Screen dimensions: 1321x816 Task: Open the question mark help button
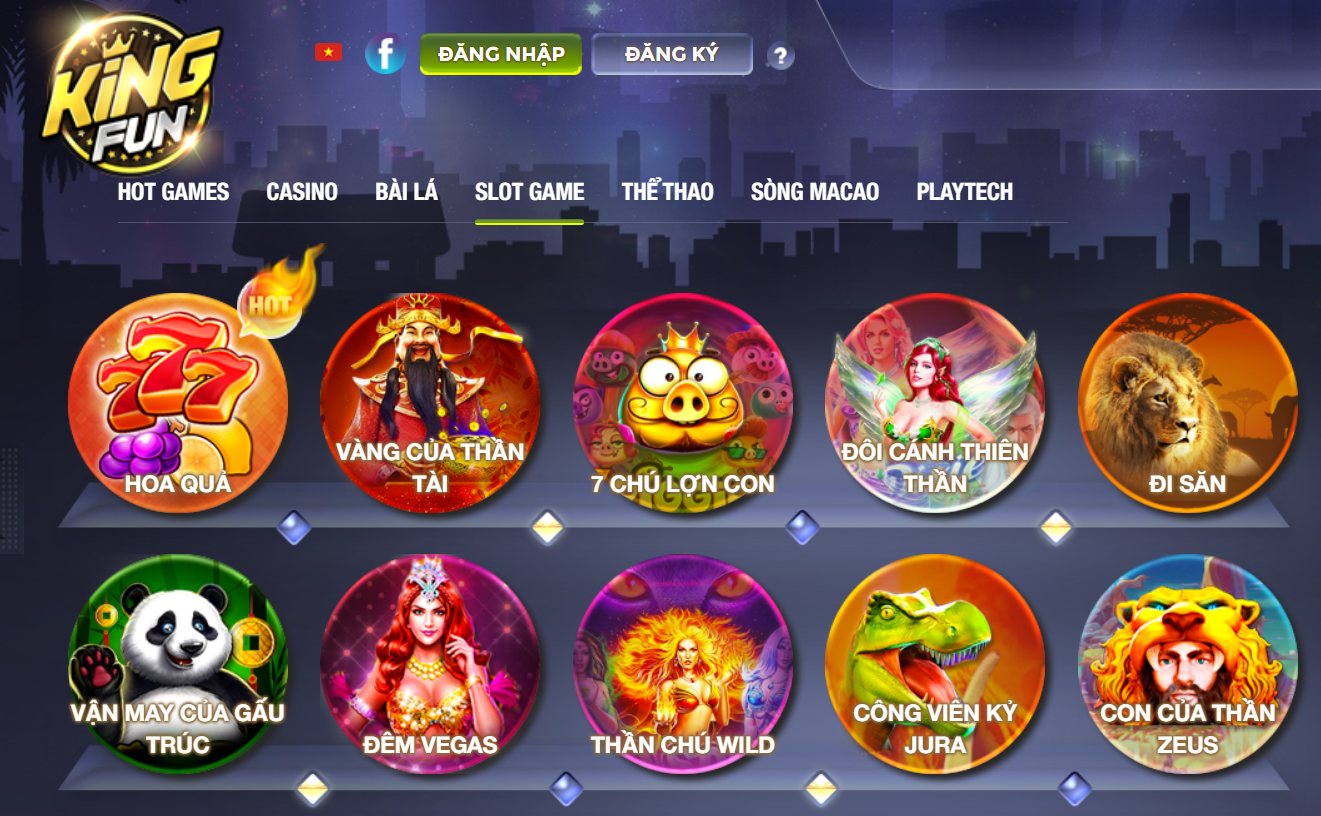click(x=780, y=56)
